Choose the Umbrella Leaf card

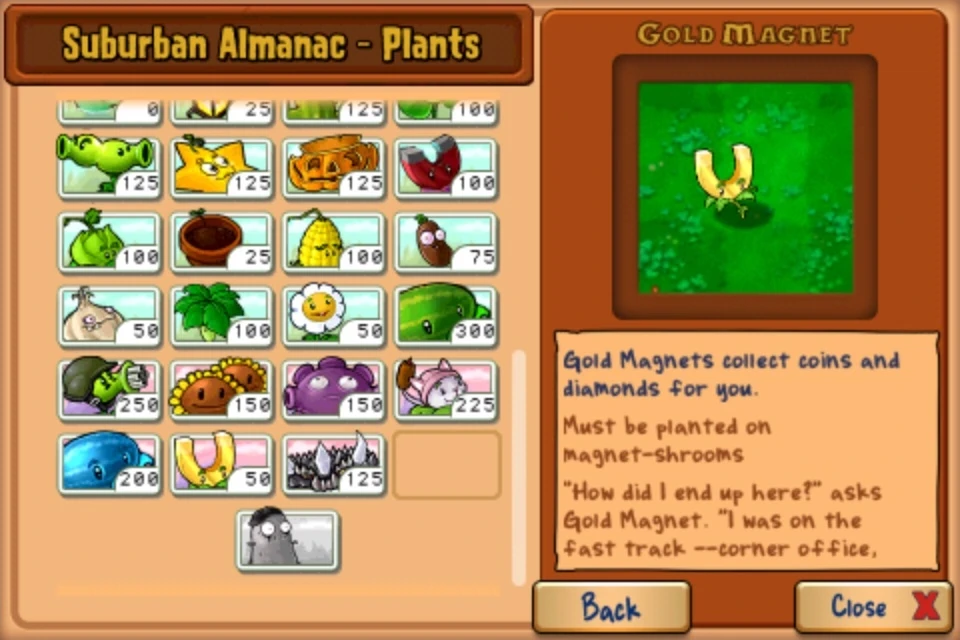coord(221,316)
